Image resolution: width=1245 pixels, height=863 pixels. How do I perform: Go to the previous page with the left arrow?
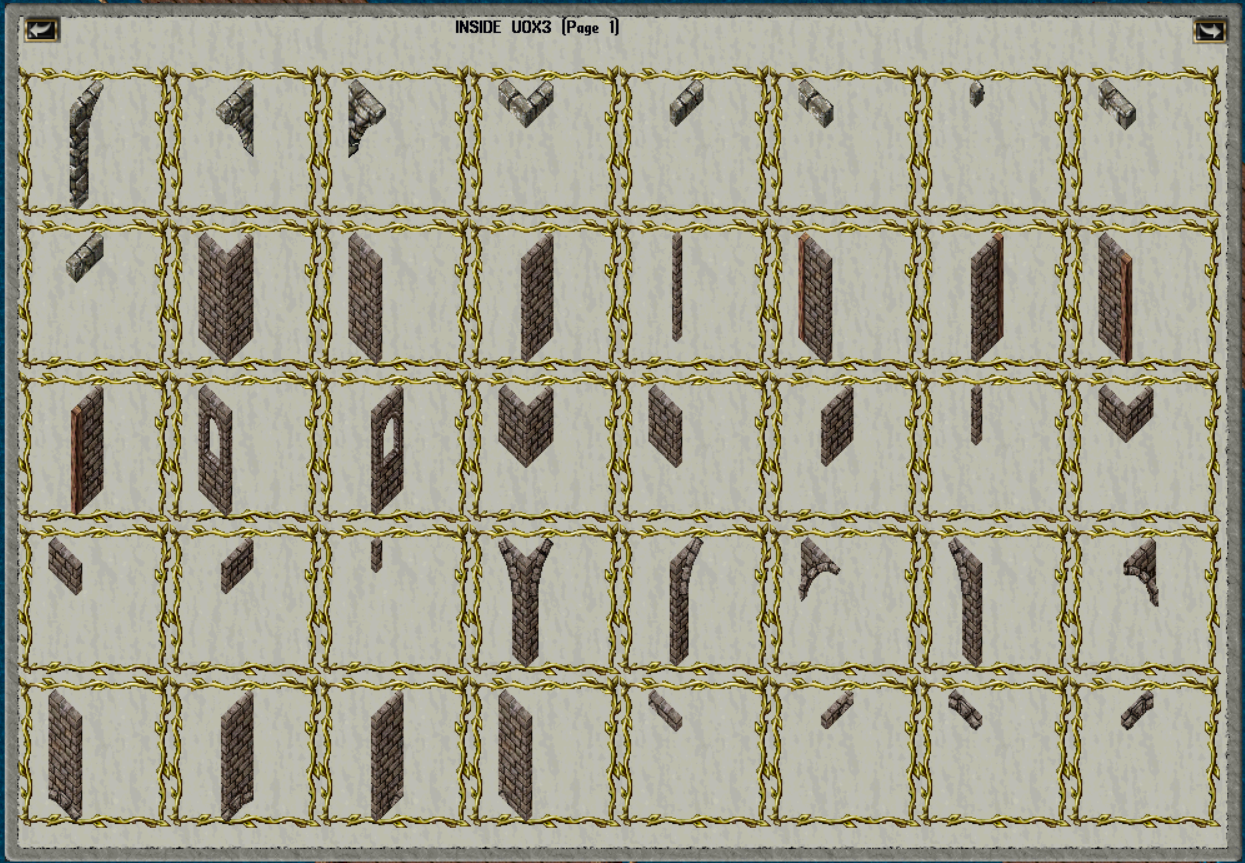pos(42,30)
